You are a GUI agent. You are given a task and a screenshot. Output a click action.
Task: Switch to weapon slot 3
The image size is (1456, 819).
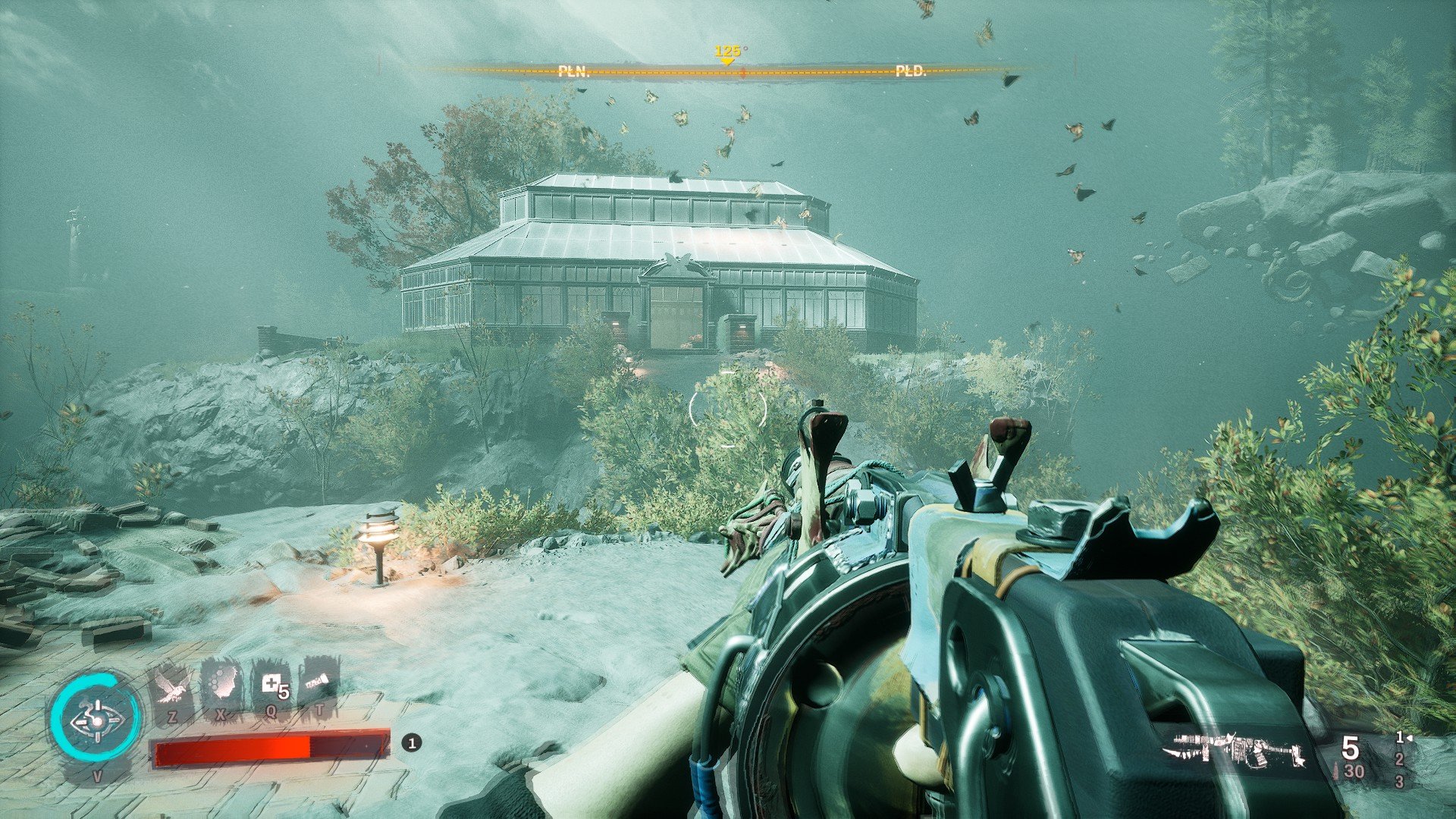[x=1399, y=781]
